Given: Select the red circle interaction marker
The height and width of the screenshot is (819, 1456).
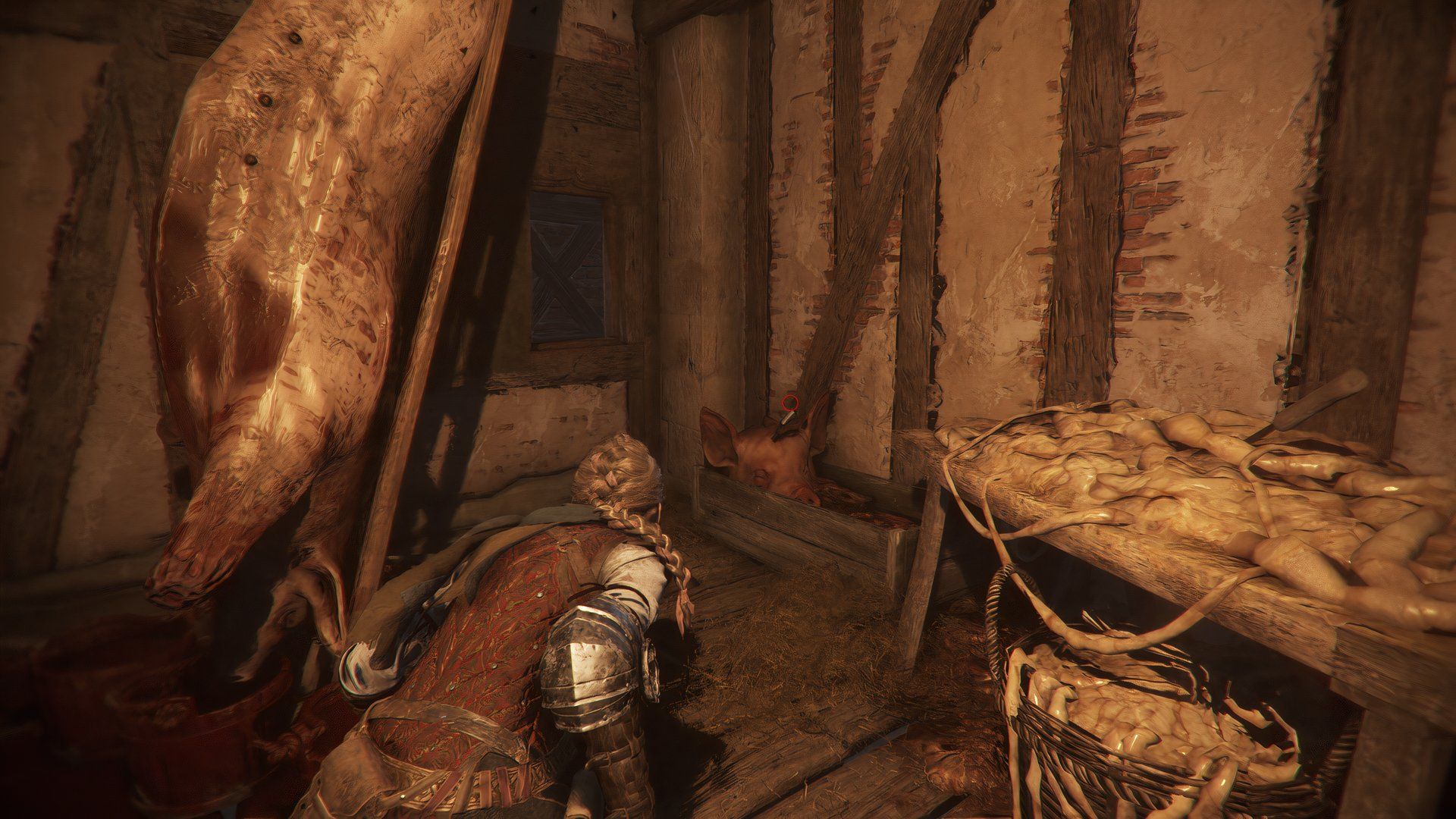Looking at the screenshot, I should 790,402.
